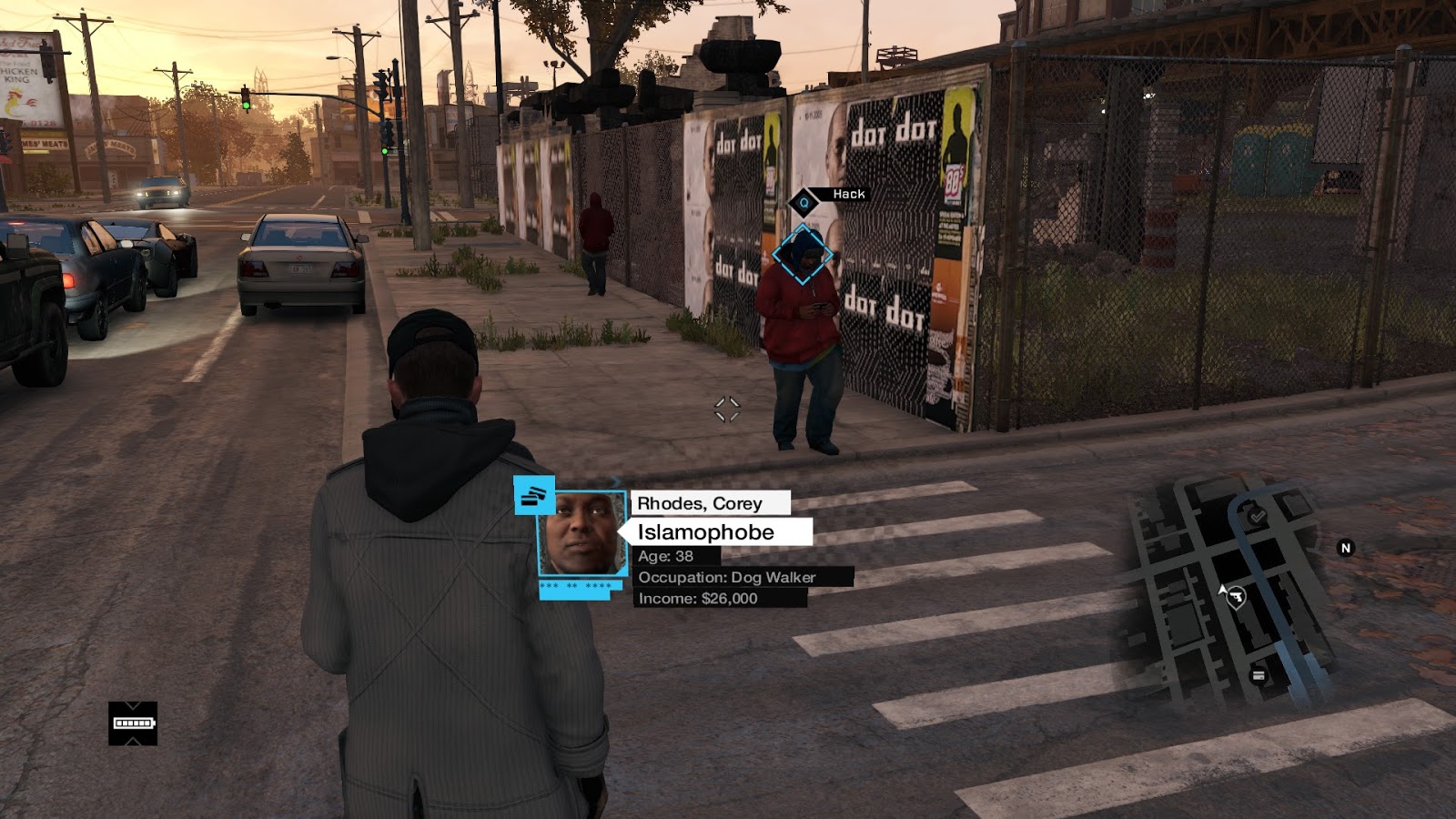Select Corey Rhodes' profiler portrait
The height and width of the screenshot is (819, 1456).
pos(582,533)
